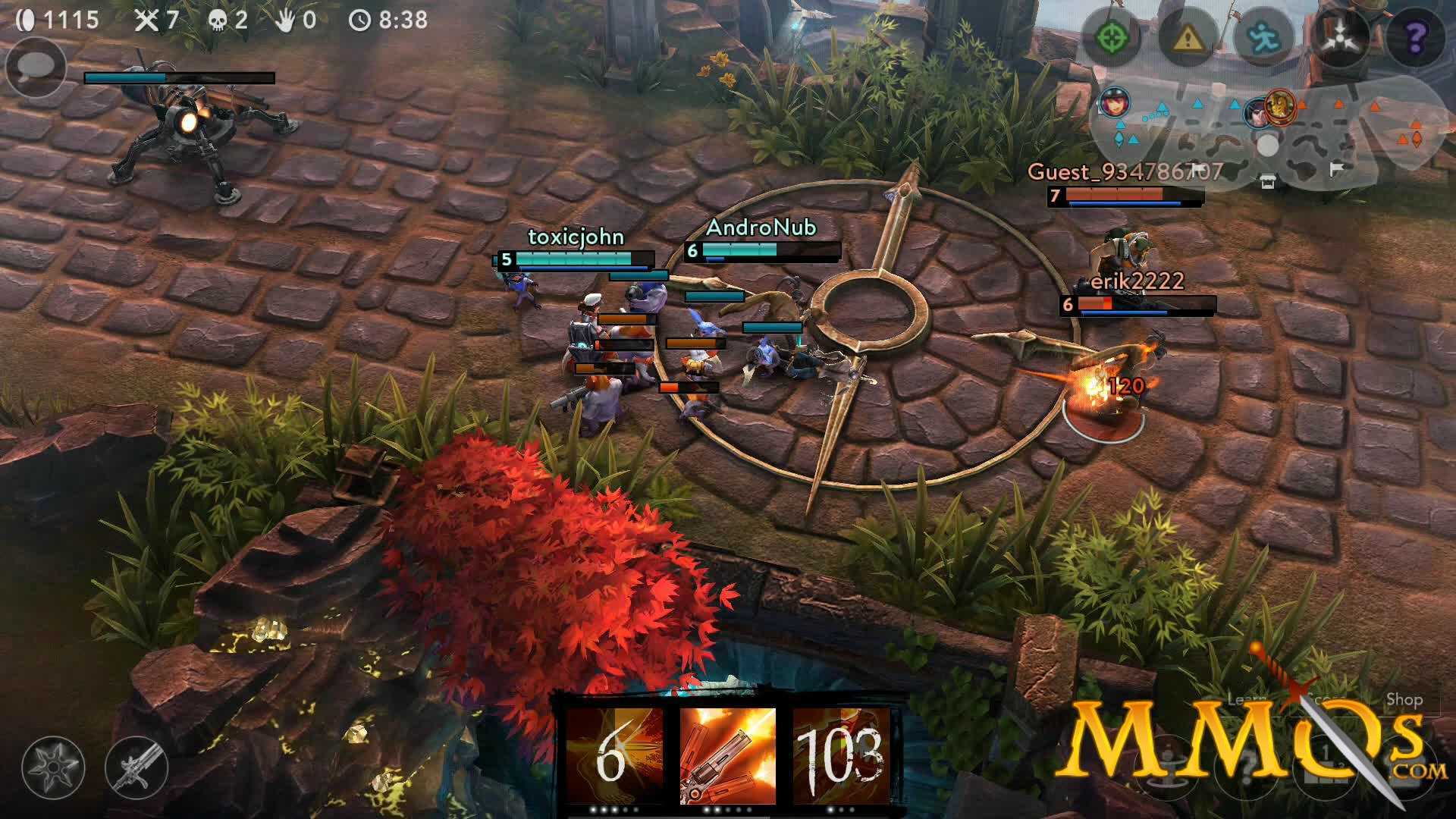Send the yellow warning triangle ping
Screen dimensions: 1456x819
click(1188, 37)
